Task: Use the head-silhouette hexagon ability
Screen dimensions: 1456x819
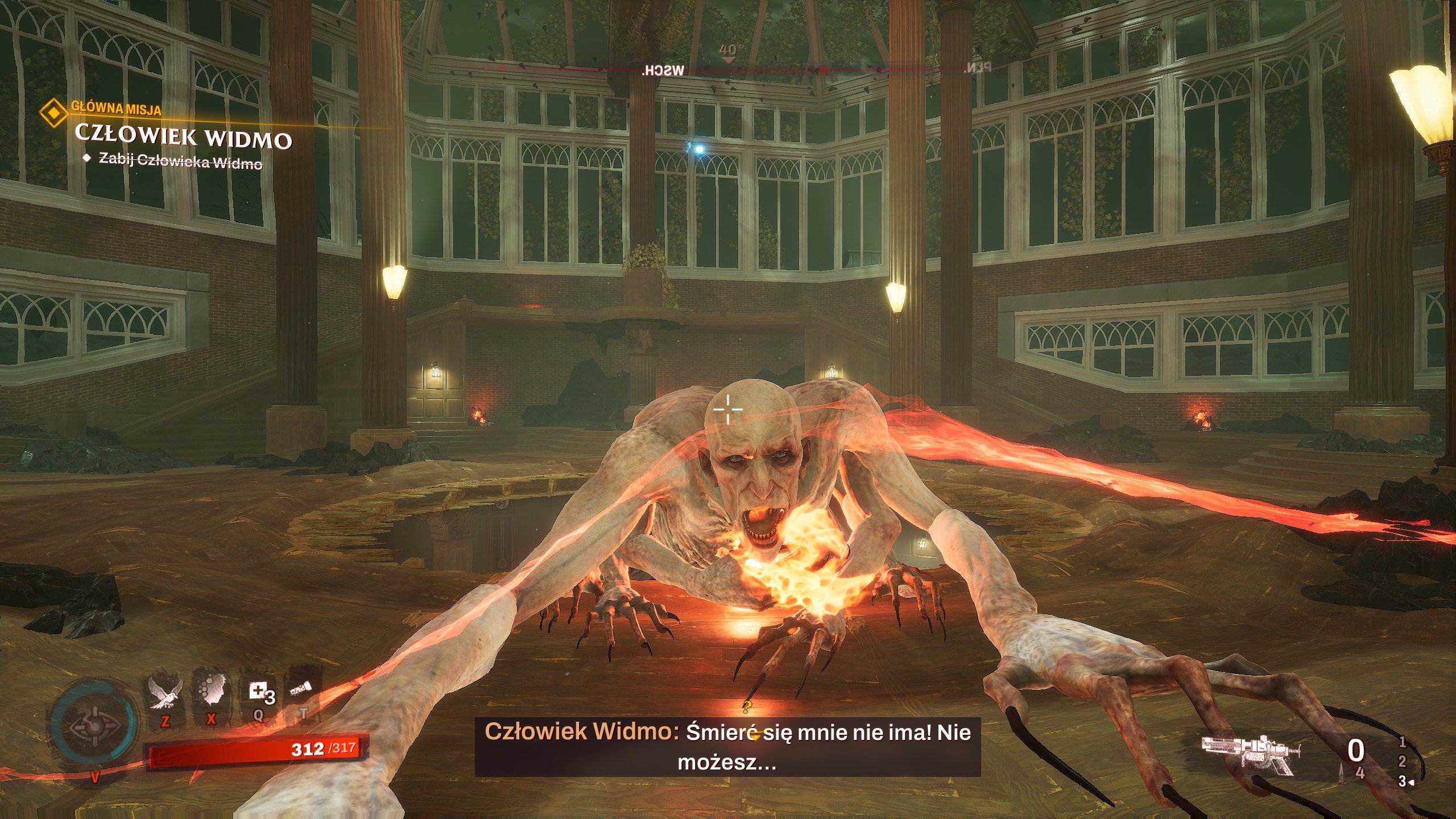Action: 211,693
